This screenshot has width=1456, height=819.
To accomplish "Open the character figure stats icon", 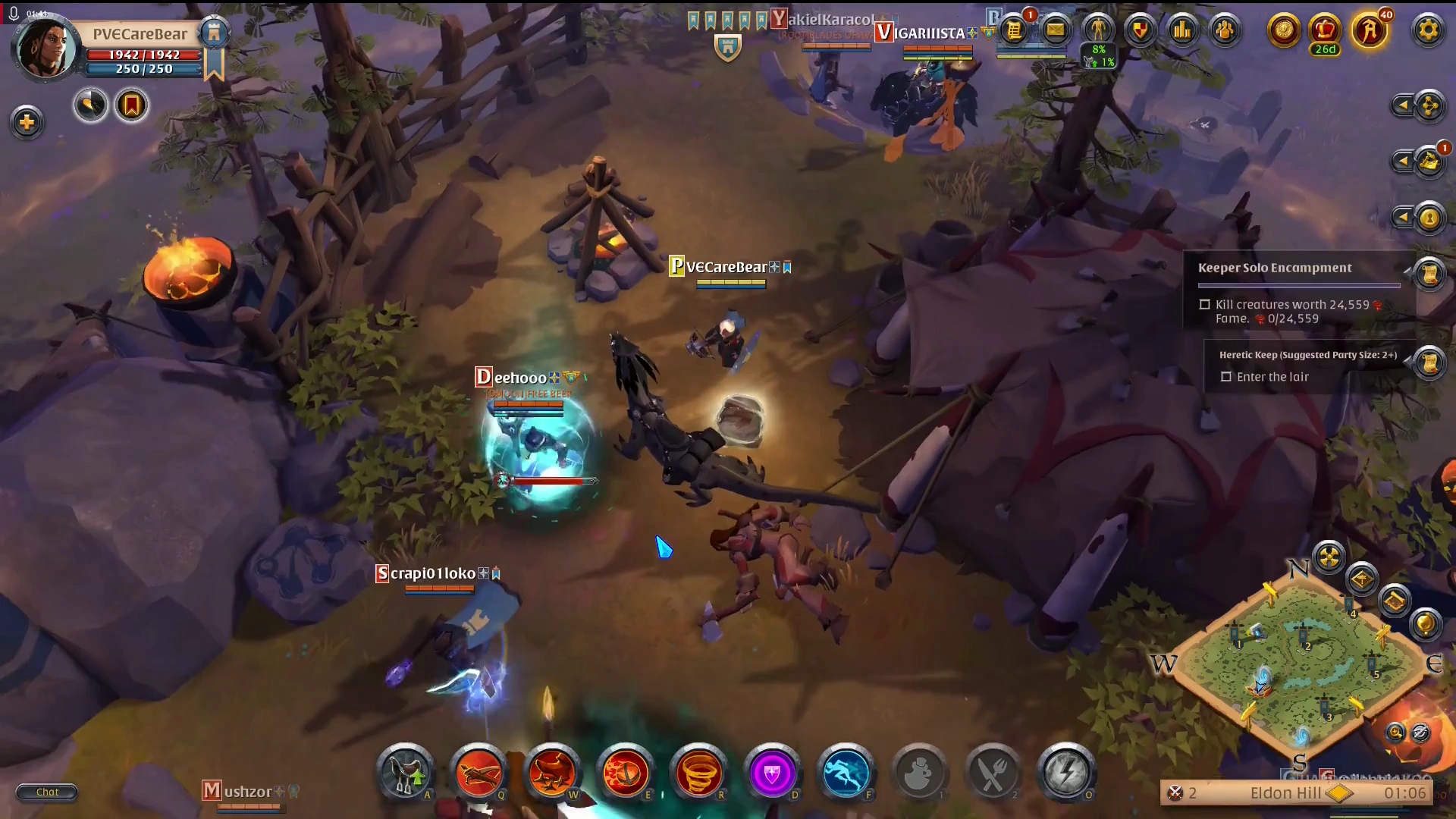I will click(x=1097, y=30).
